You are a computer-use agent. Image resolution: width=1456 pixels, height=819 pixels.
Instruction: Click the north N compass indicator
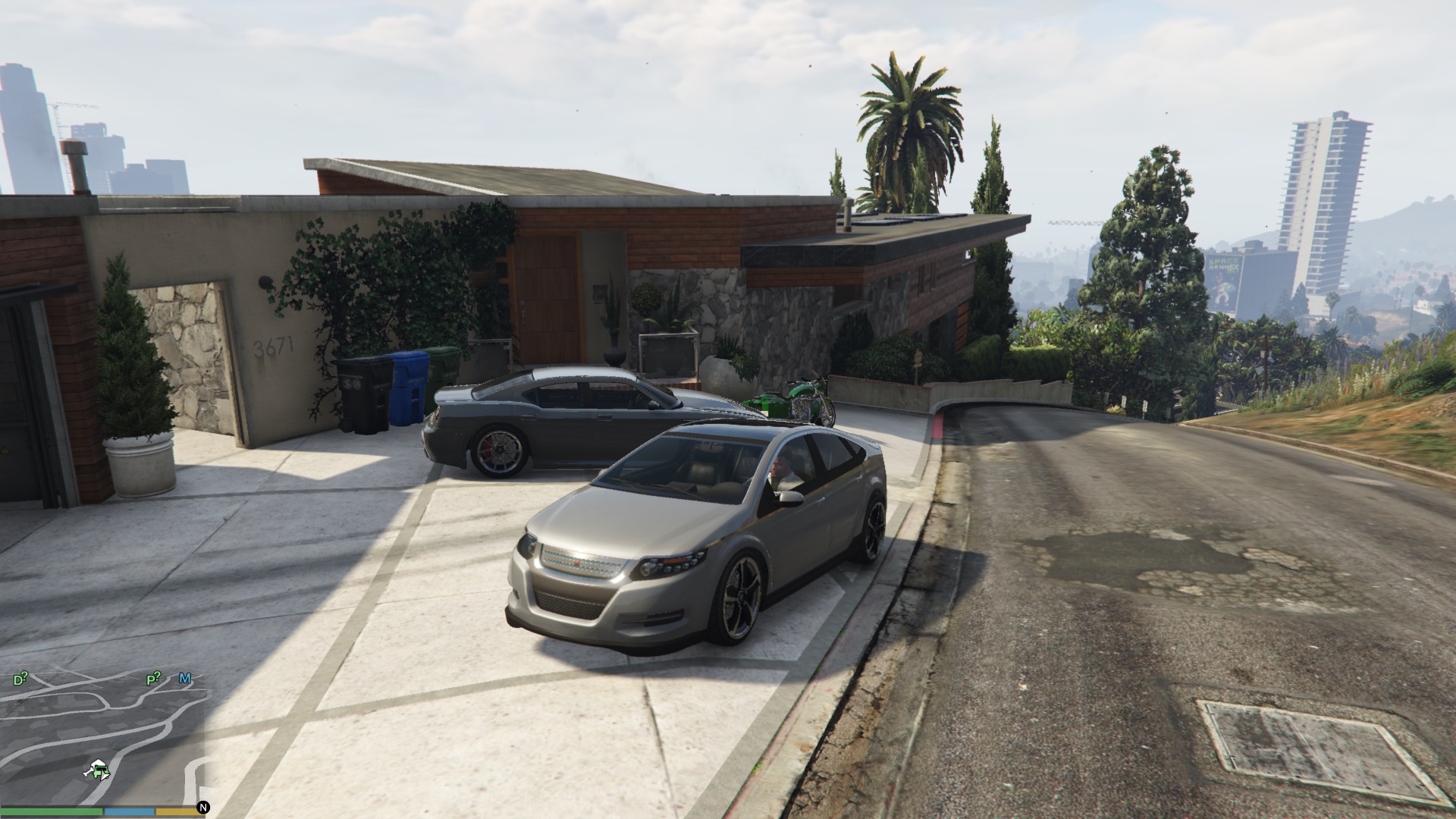click(203, 808)
